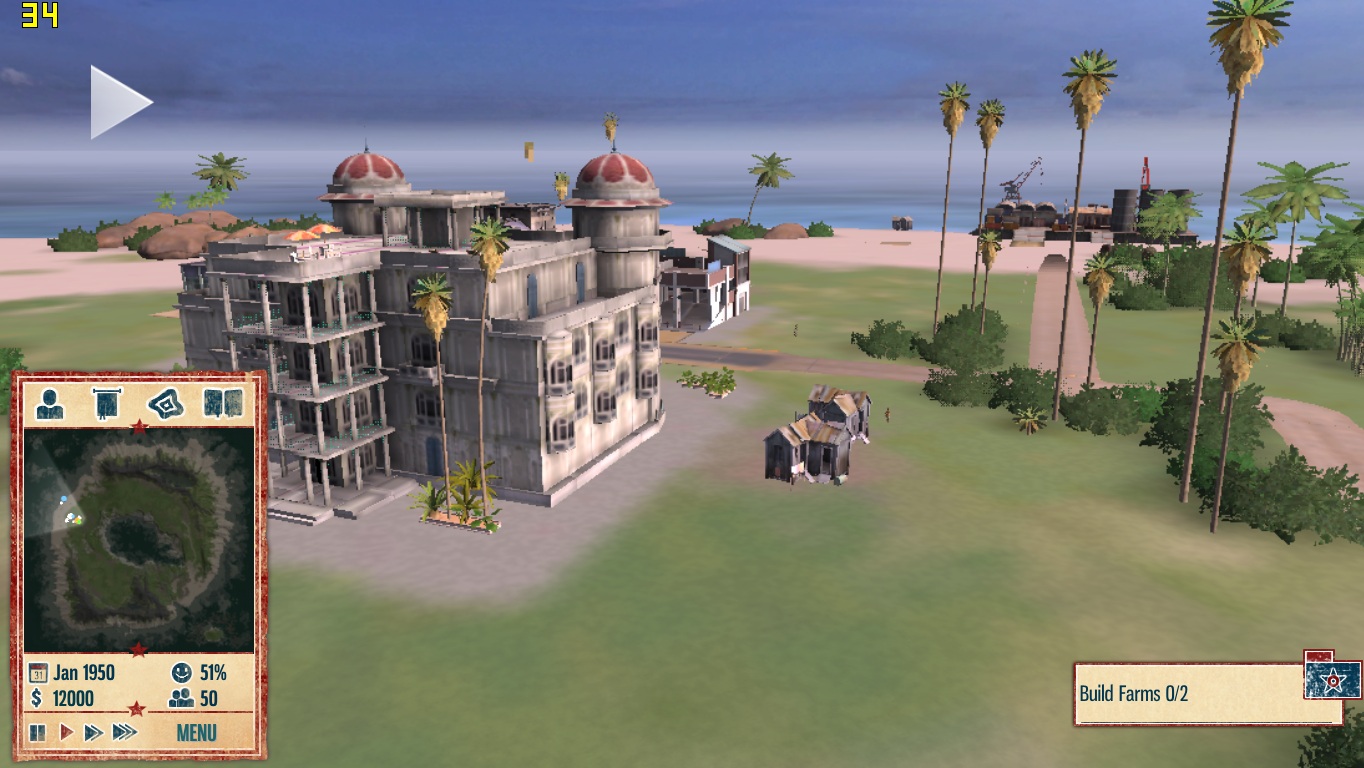Select fastest speed with the triple arrow

click(x=124, y=732)
